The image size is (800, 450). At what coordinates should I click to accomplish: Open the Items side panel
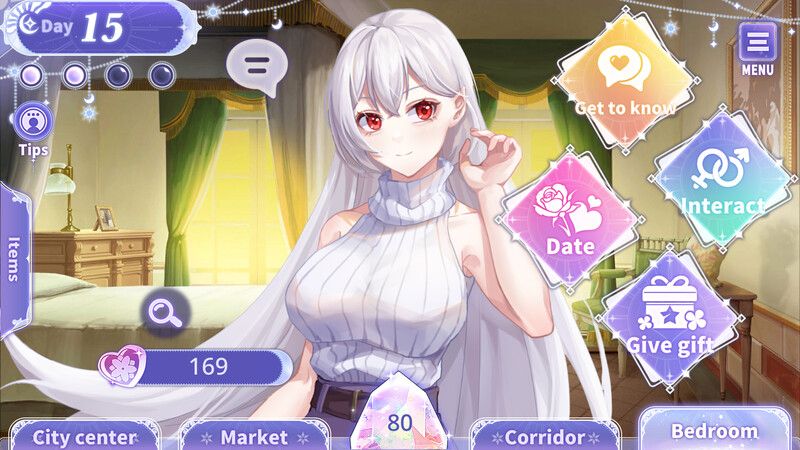(x=14, y=260)
